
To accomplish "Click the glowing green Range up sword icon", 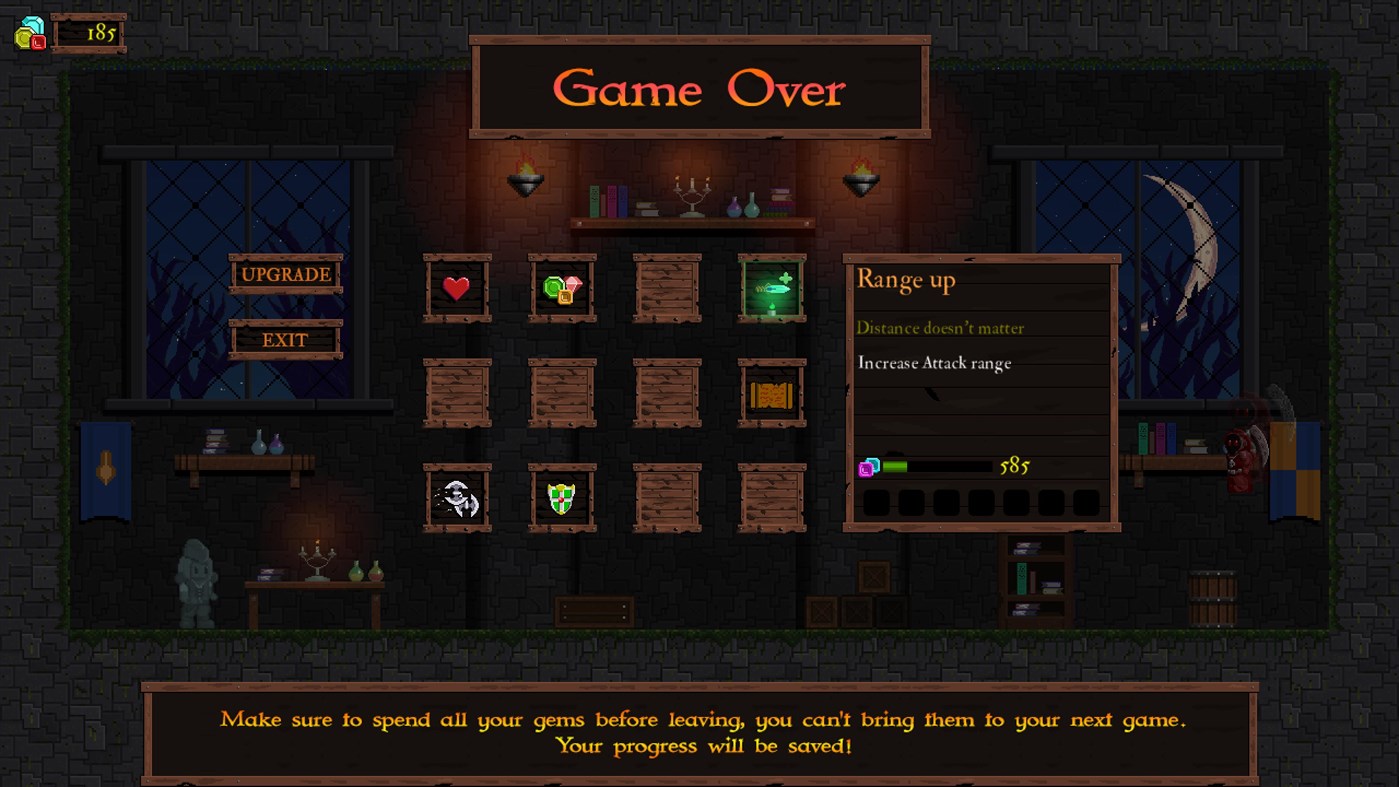I will click(x=771, y=289).
